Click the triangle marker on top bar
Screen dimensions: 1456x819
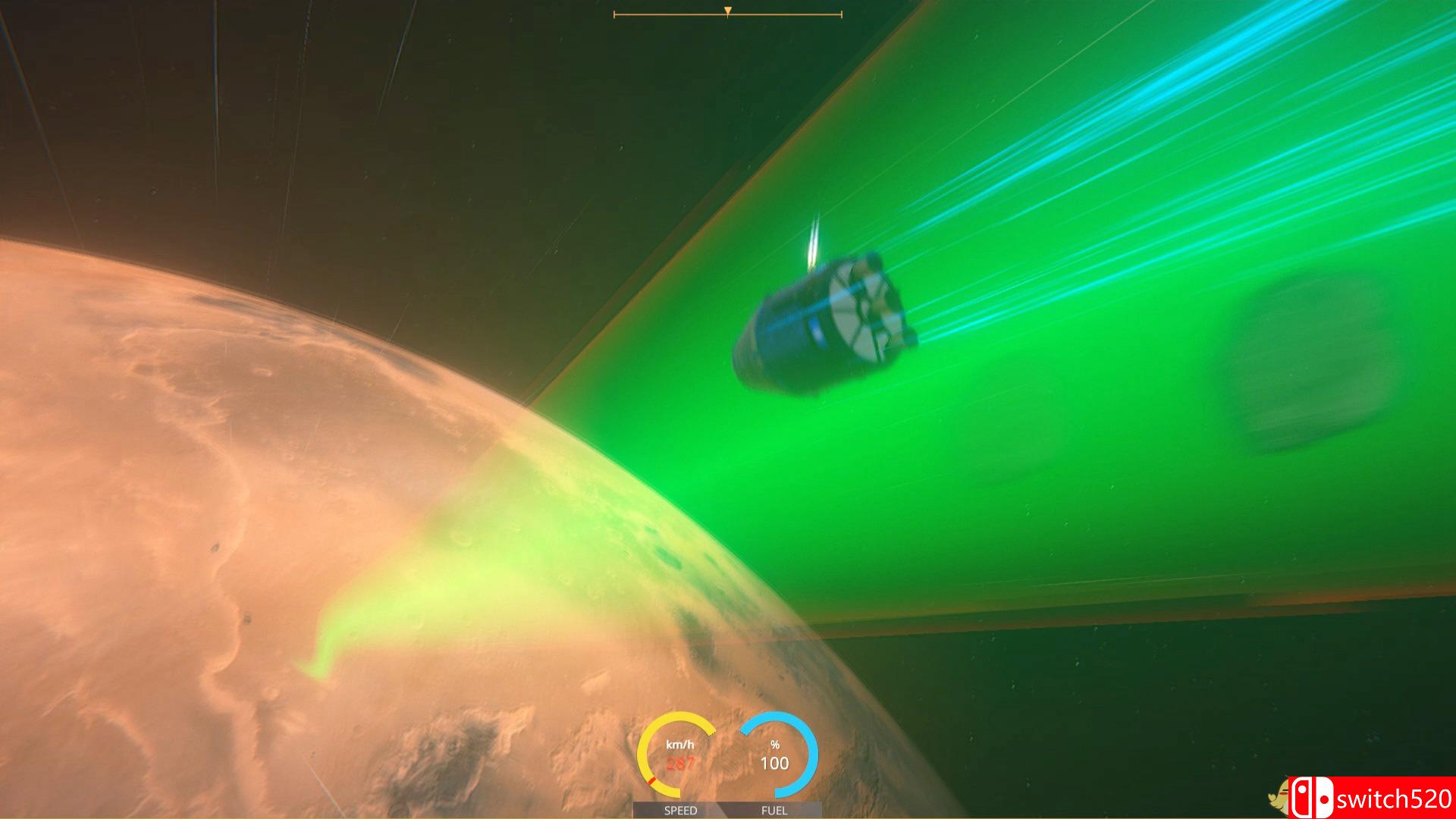(728, 9)
